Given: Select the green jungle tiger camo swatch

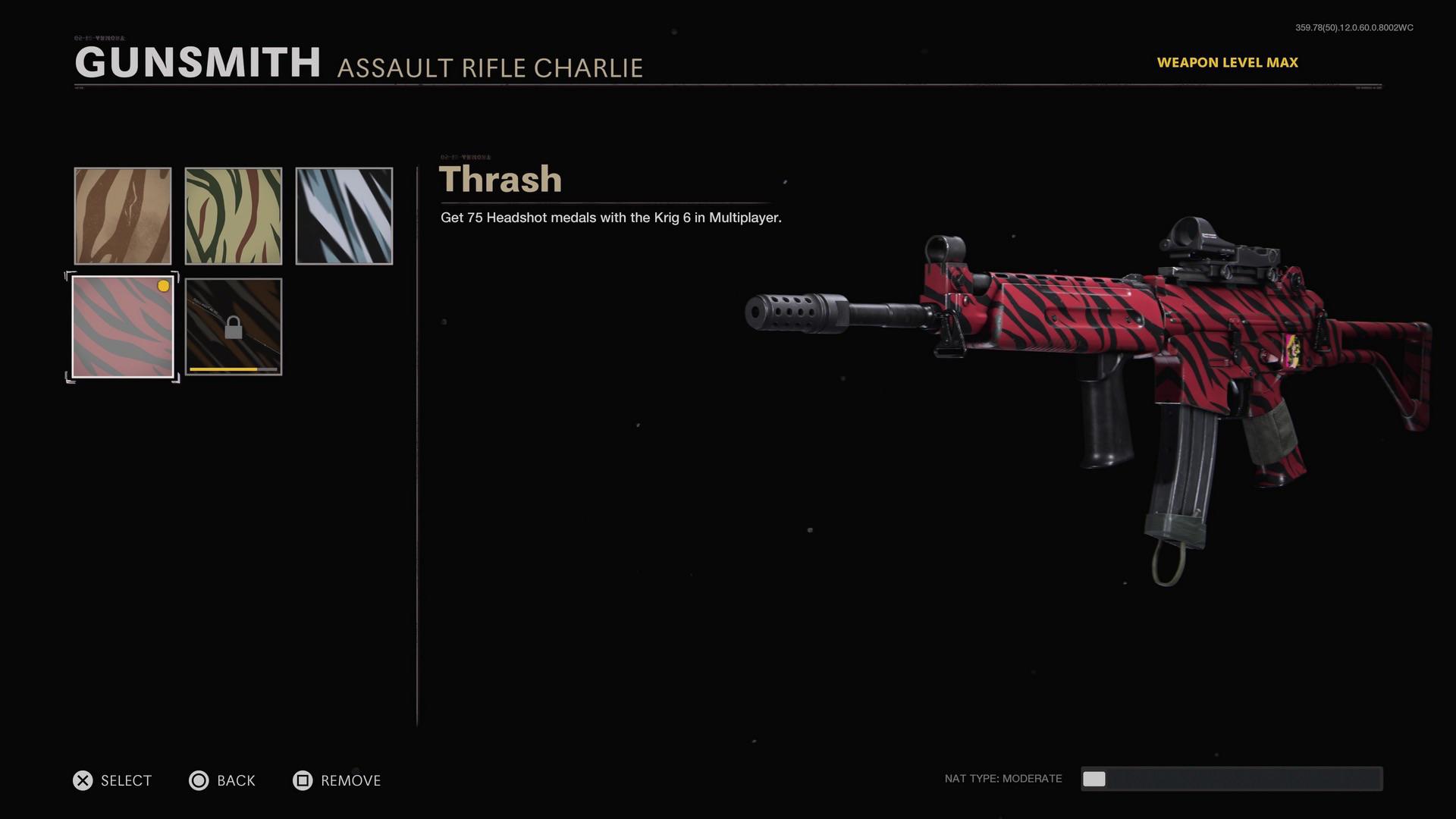Looking at the screenshot, I should 234,215.
